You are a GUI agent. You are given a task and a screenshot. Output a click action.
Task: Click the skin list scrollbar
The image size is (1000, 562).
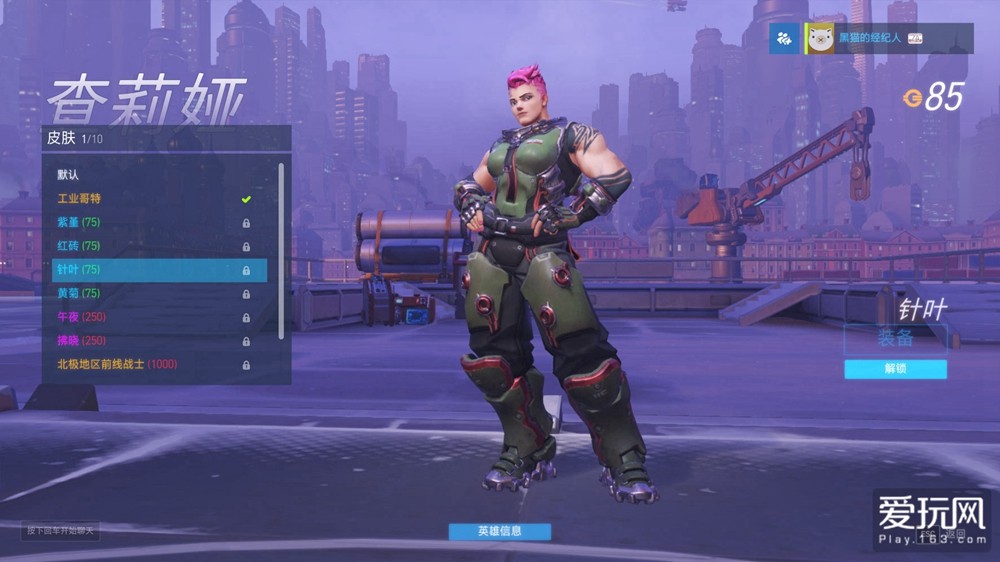281,250
